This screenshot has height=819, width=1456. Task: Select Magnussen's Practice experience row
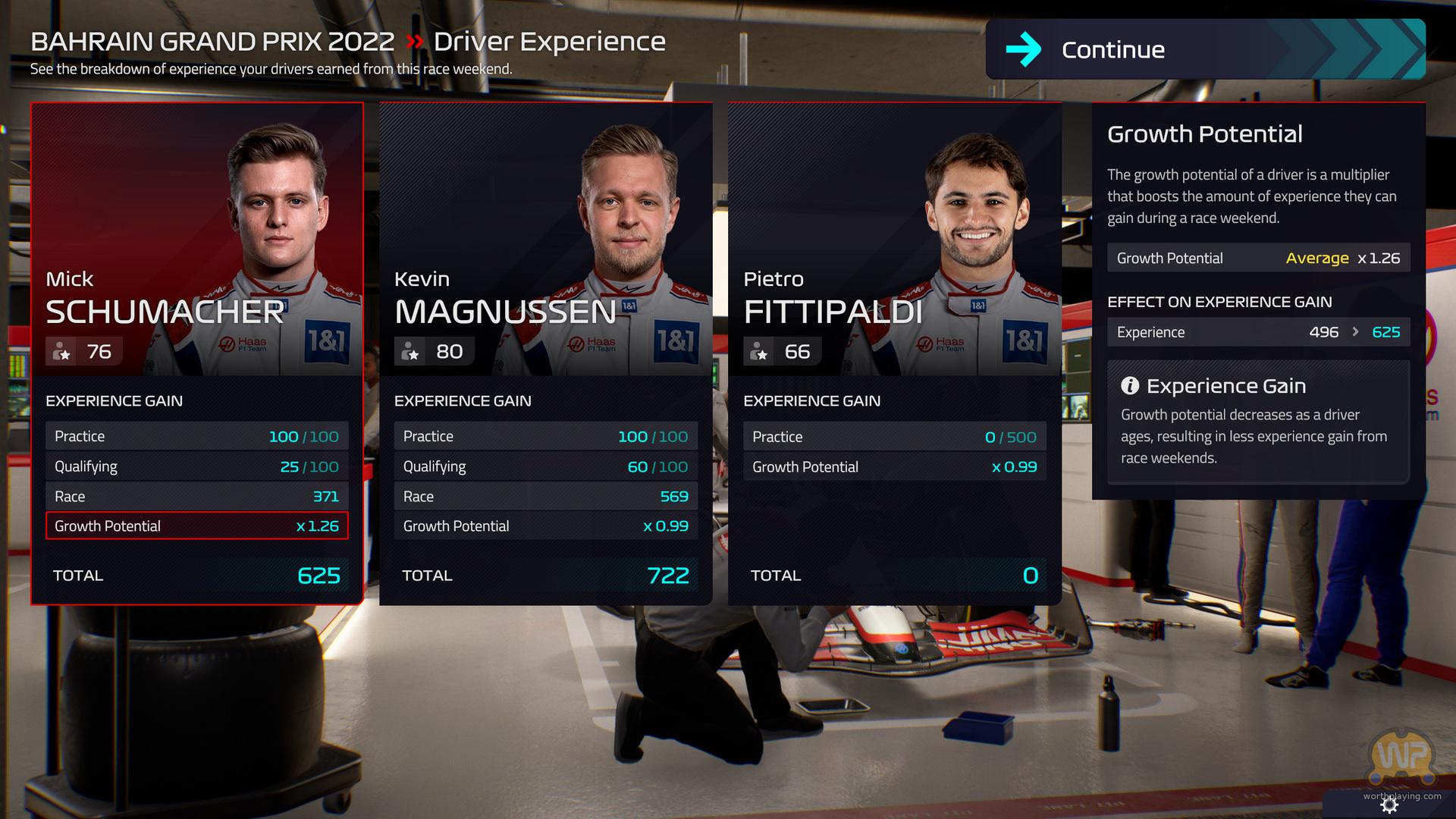coord(545,437)
